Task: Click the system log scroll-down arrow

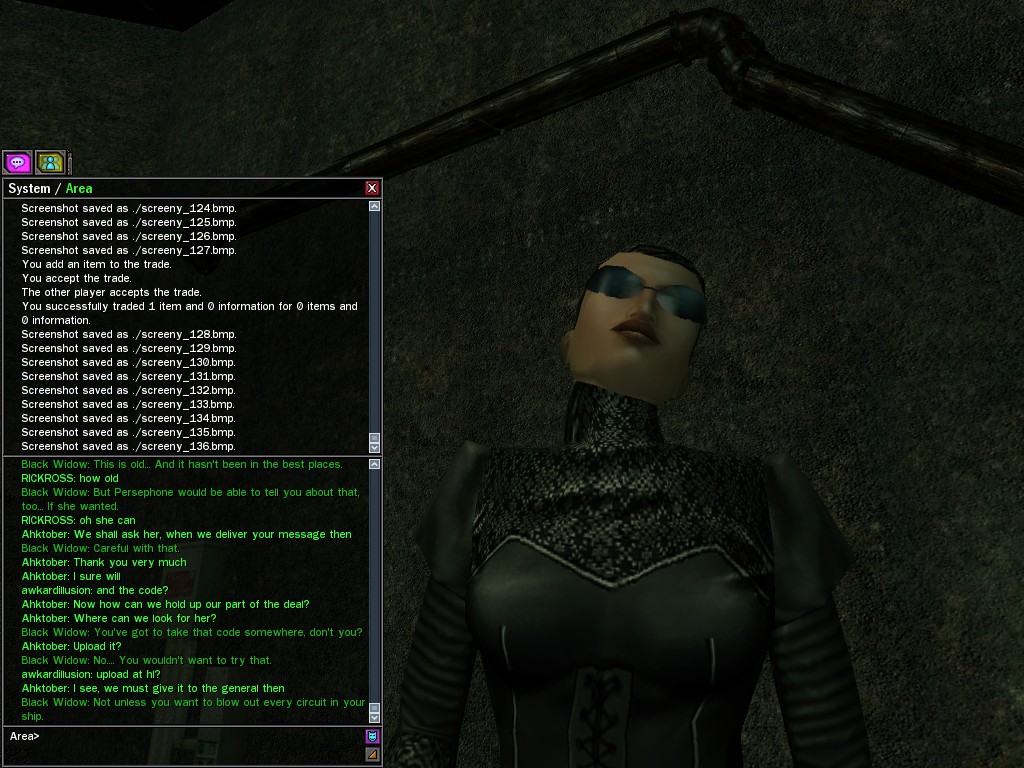Action: [x=375, y=447]
